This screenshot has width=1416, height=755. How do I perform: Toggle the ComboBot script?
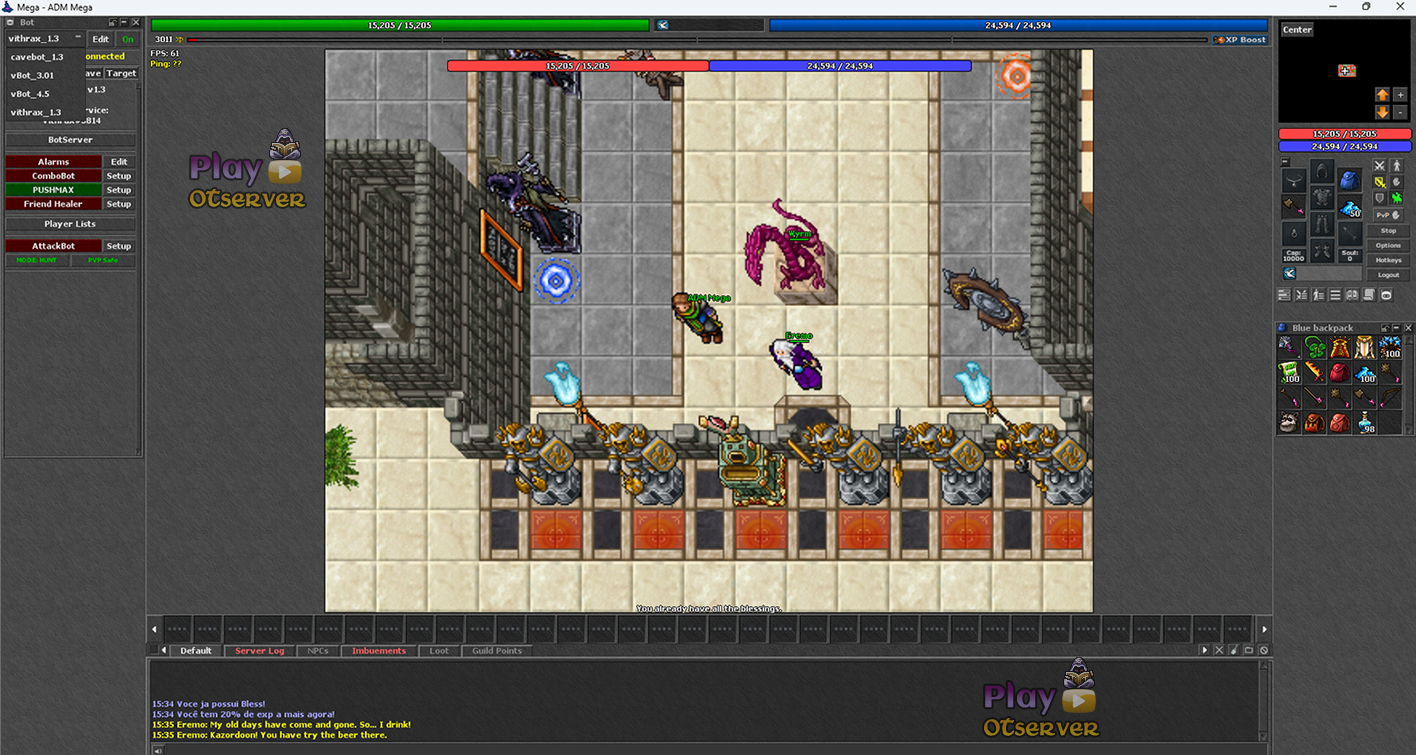pyautogui.click(x=53, y=176)
